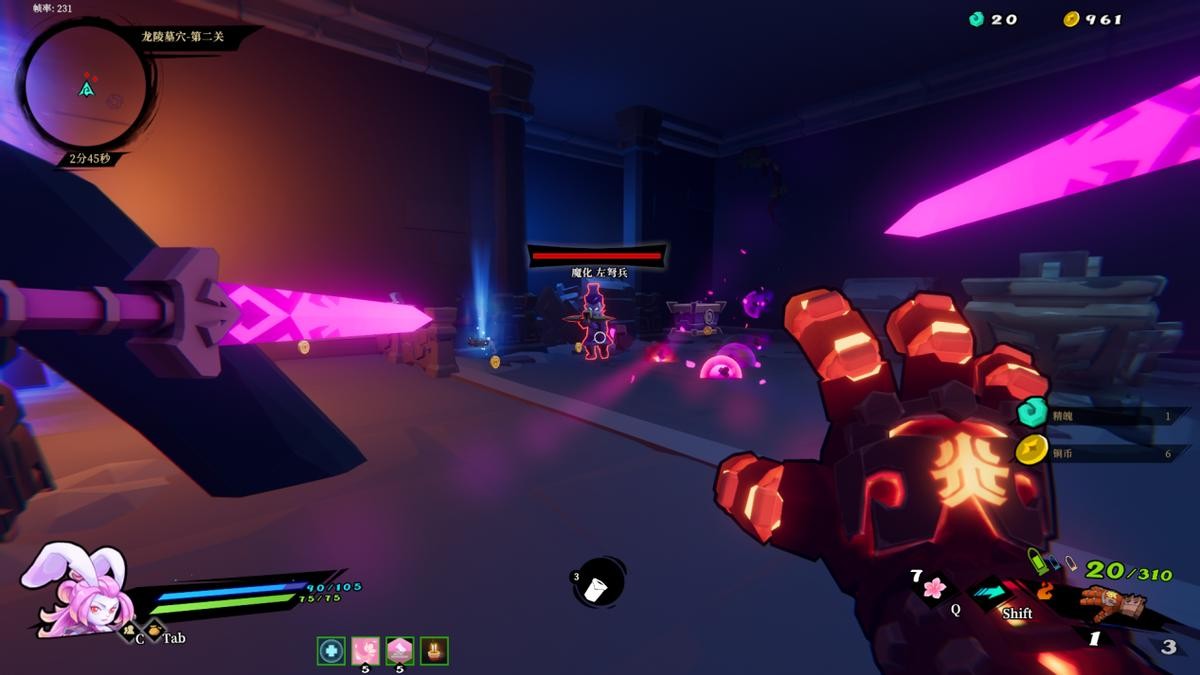Open the scroll icon beside the portrait
Viewport: 1200px width, 675px height.
(x=128, y=631)
